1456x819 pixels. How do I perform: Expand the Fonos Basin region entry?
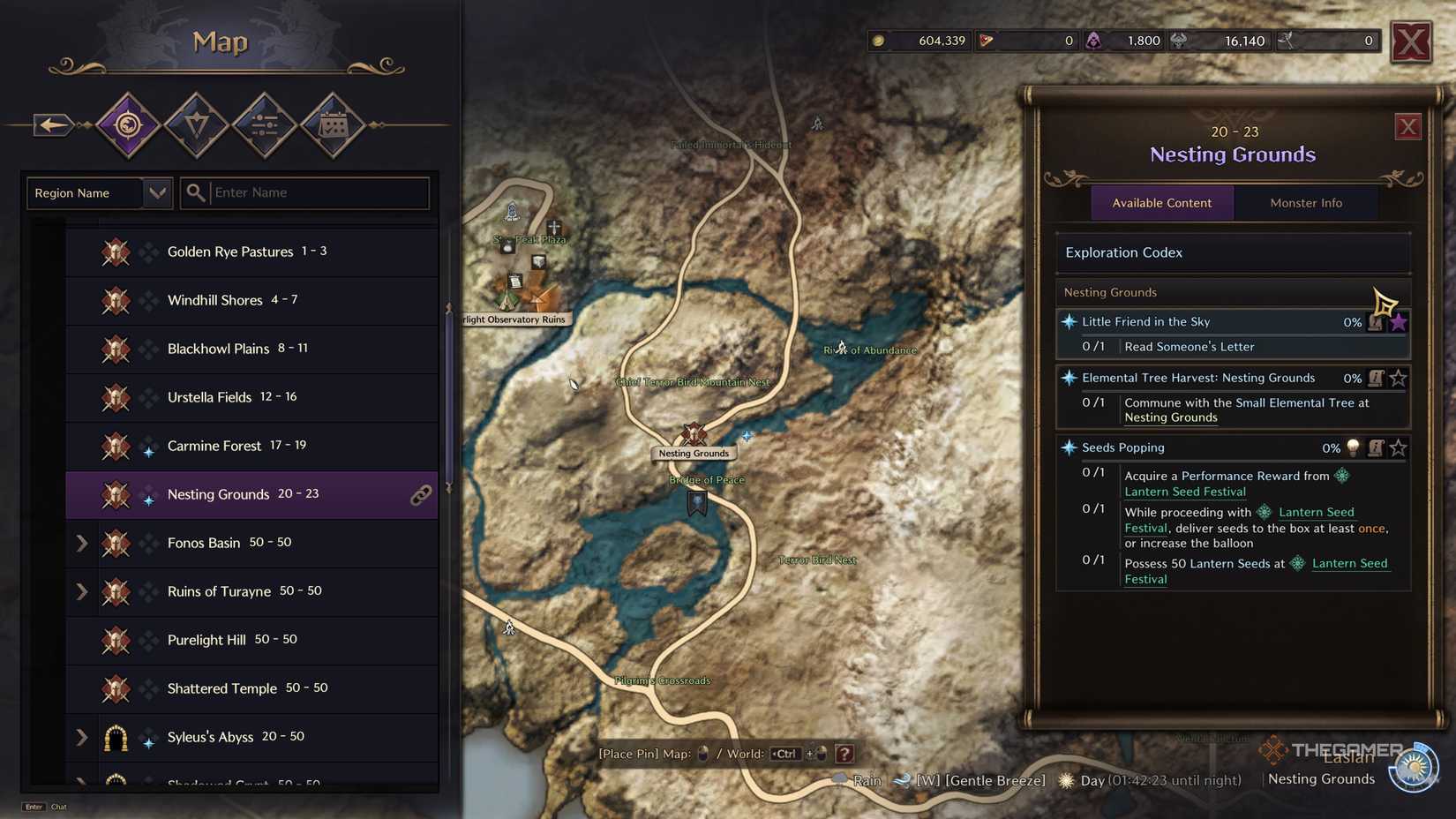[81, 544]
